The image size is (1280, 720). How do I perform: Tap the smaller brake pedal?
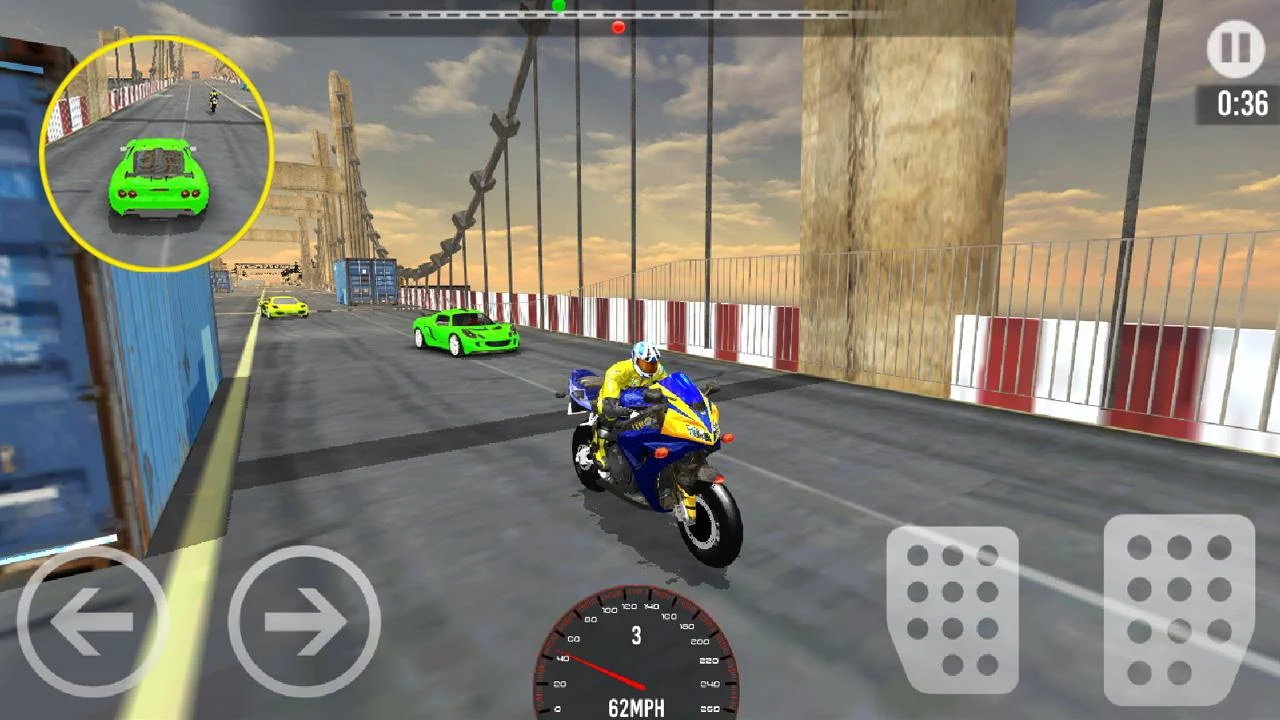952,610
